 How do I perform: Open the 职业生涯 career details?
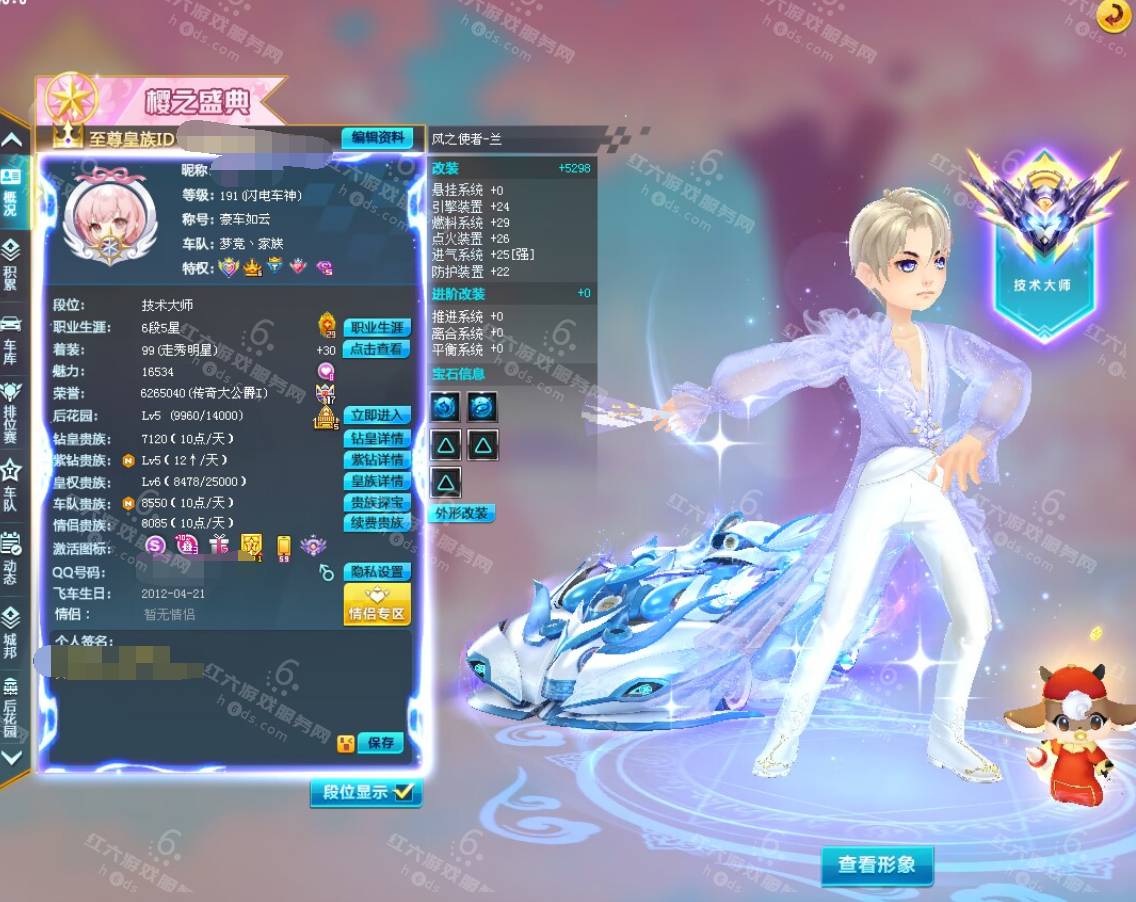[x=377, y=328]
